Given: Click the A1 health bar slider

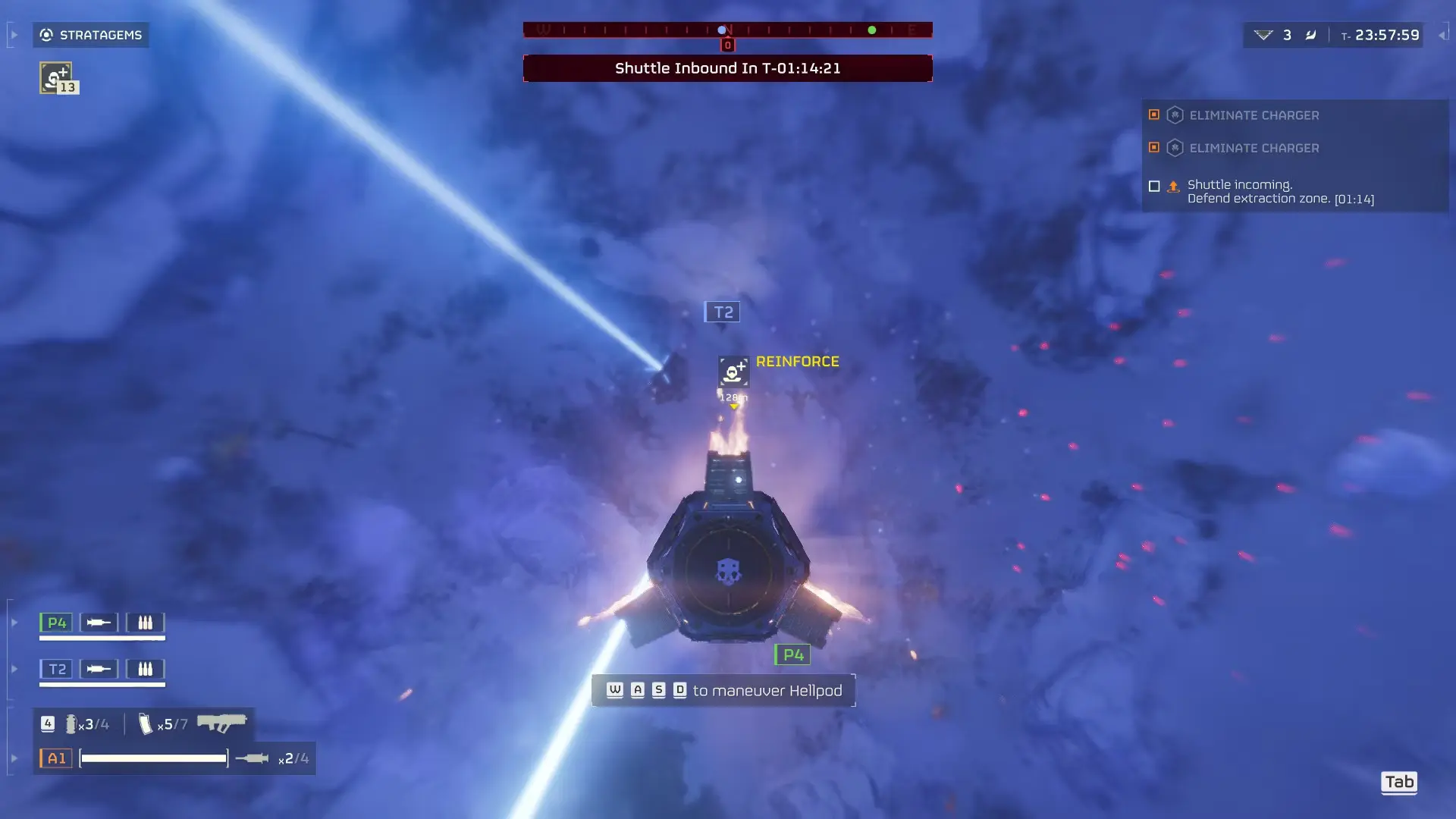Looking at the screenshot, I should click(152, 758).
